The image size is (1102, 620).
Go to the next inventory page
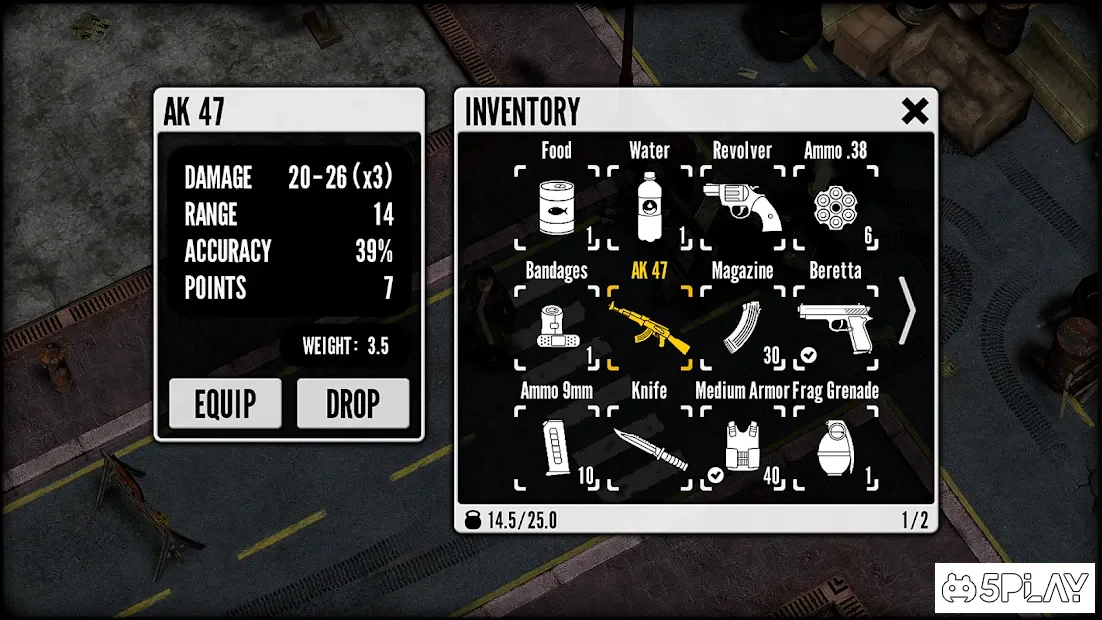tap(907, 311)
